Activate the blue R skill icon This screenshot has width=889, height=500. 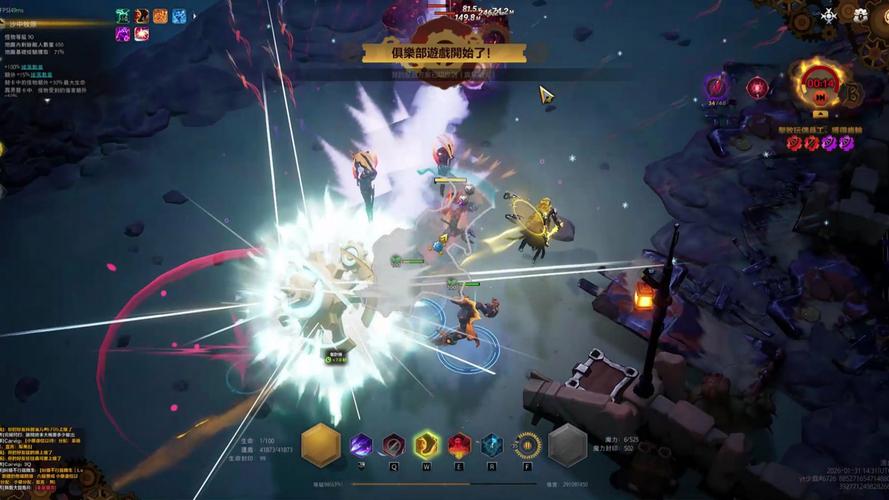[492, 445]
